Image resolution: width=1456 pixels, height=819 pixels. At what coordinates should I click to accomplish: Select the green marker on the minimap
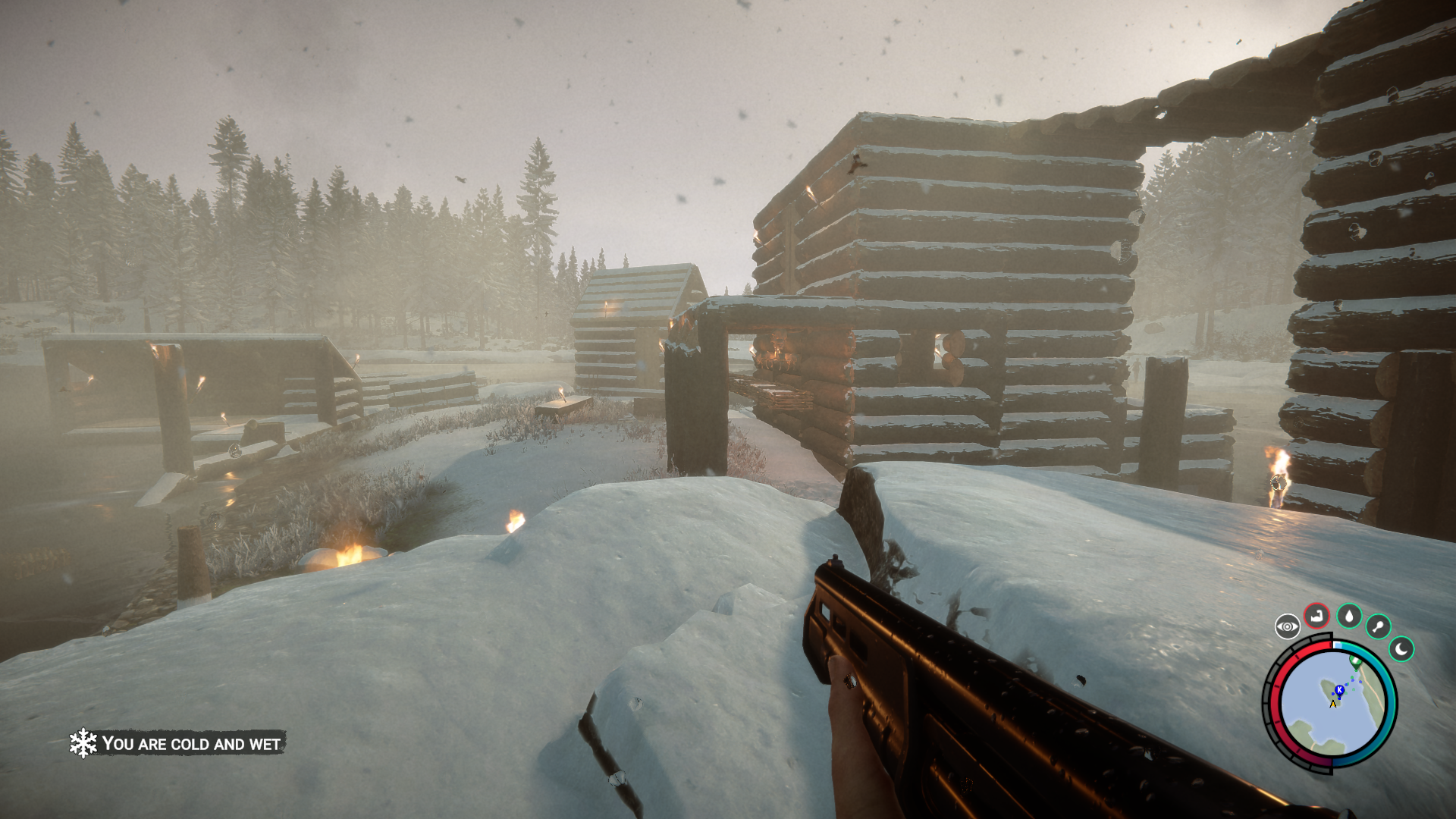tap(1356, 662)
